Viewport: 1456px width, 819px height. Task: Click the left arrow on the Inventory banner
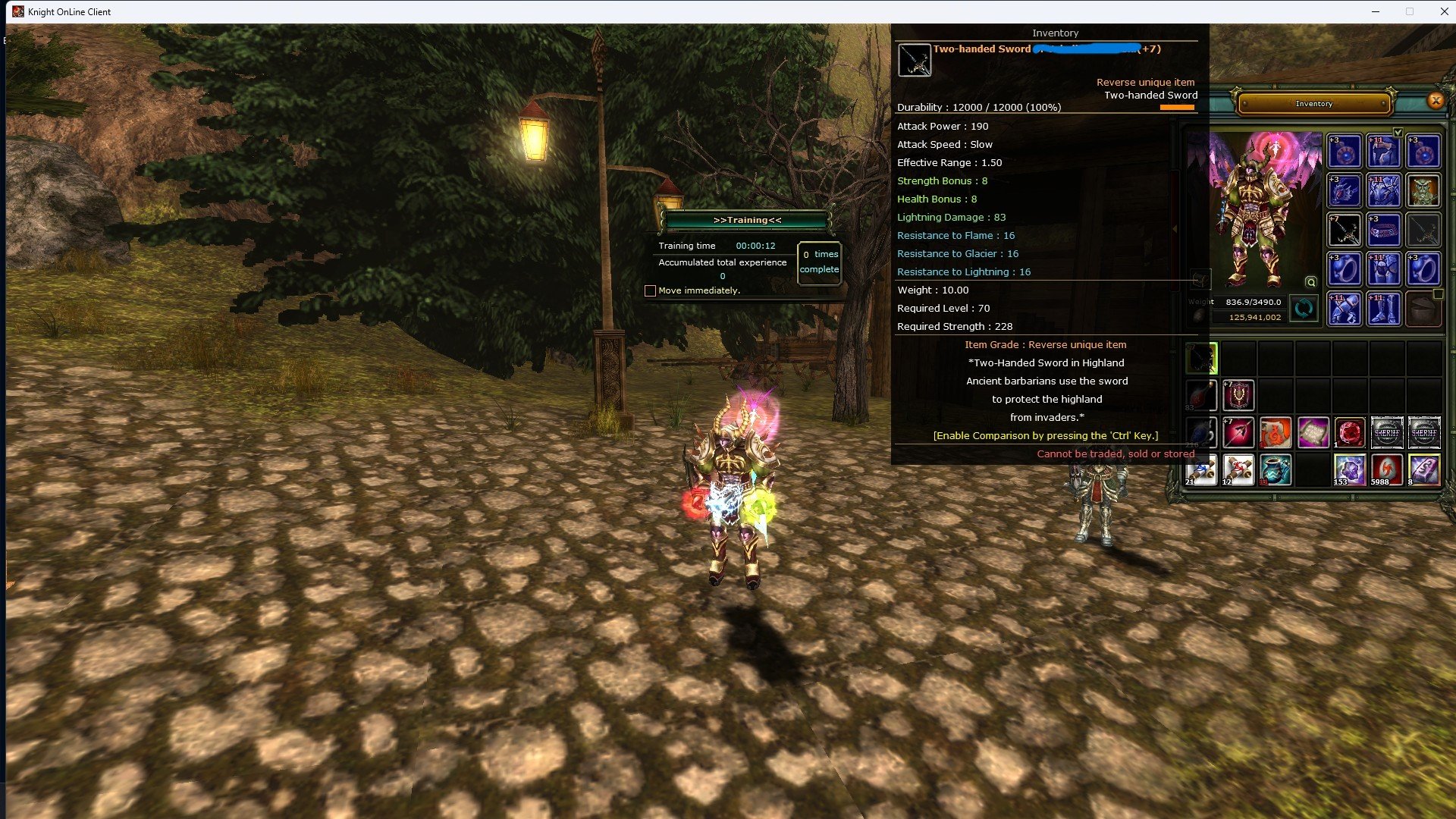click(x=1244, y=104)
